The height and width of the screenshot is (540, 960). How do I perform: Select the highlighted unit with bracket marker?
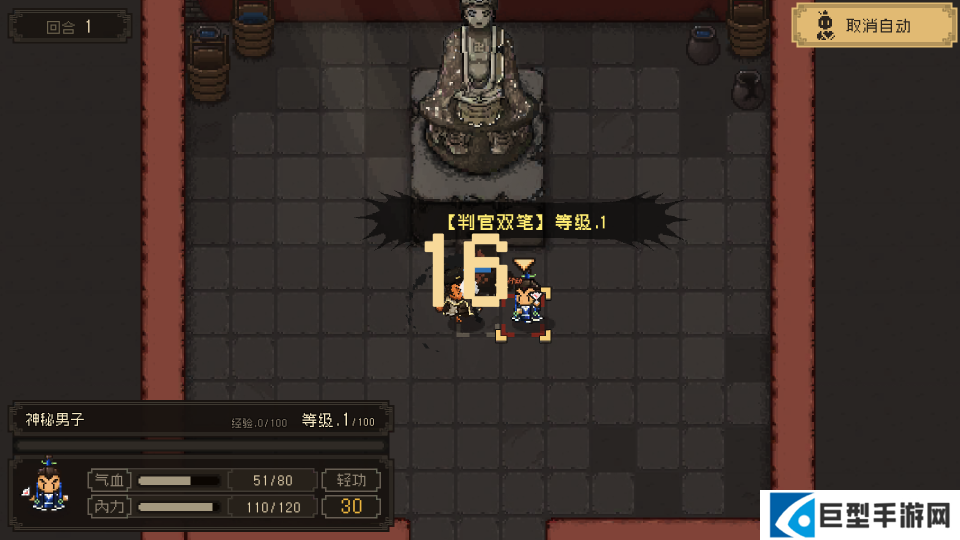[524, 305]
